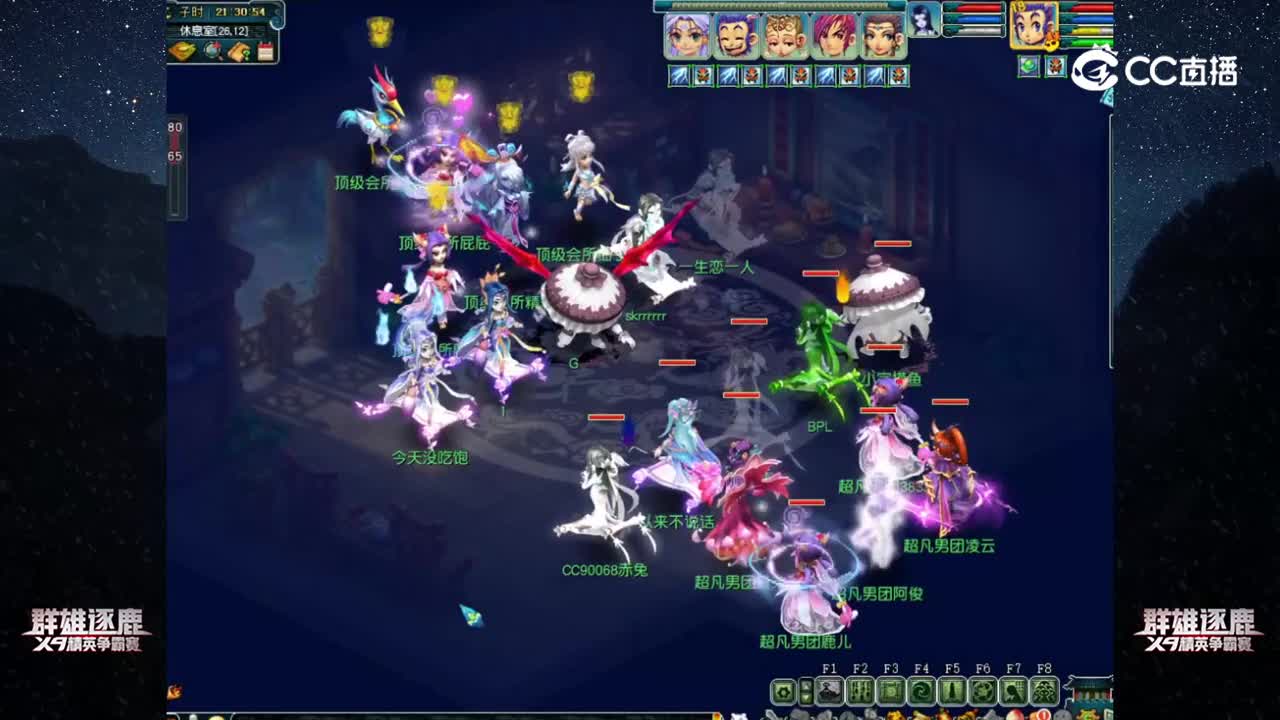Click the red exclamation notification icon at the bottom
The height and width of the screenshot is (720, 1280).
click(1042, 712)
